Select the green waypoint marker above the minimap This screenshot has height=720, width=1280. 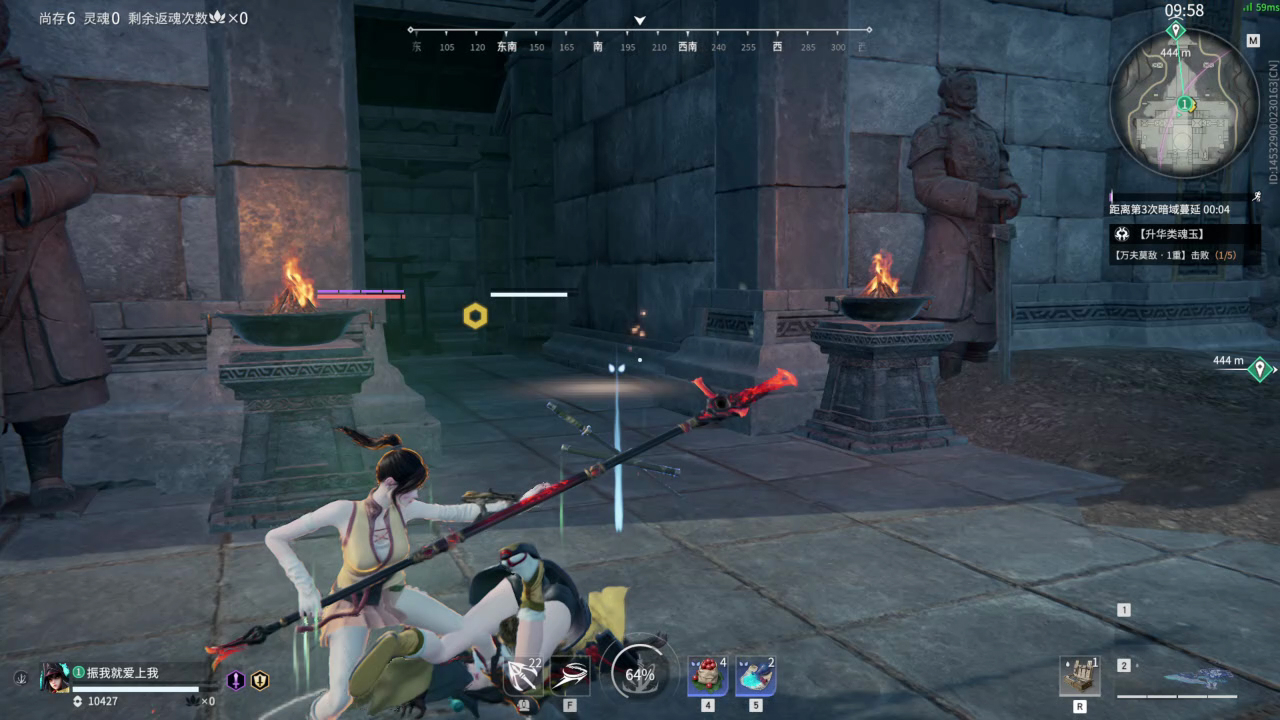coord(1176,31)
